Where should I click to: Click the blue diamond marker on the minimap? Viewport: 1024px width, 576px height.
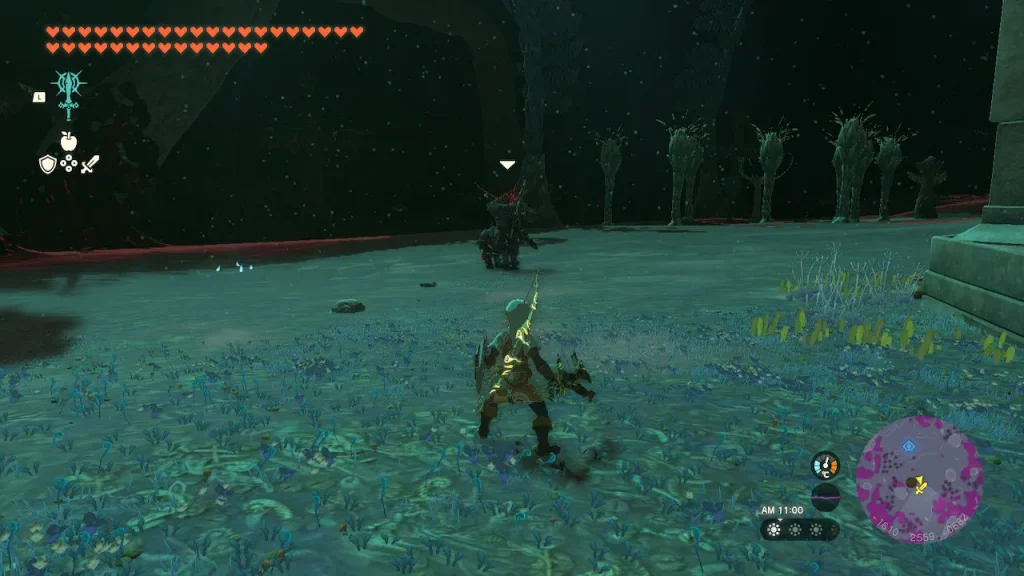pyautogui.click(x=908, y=447)
